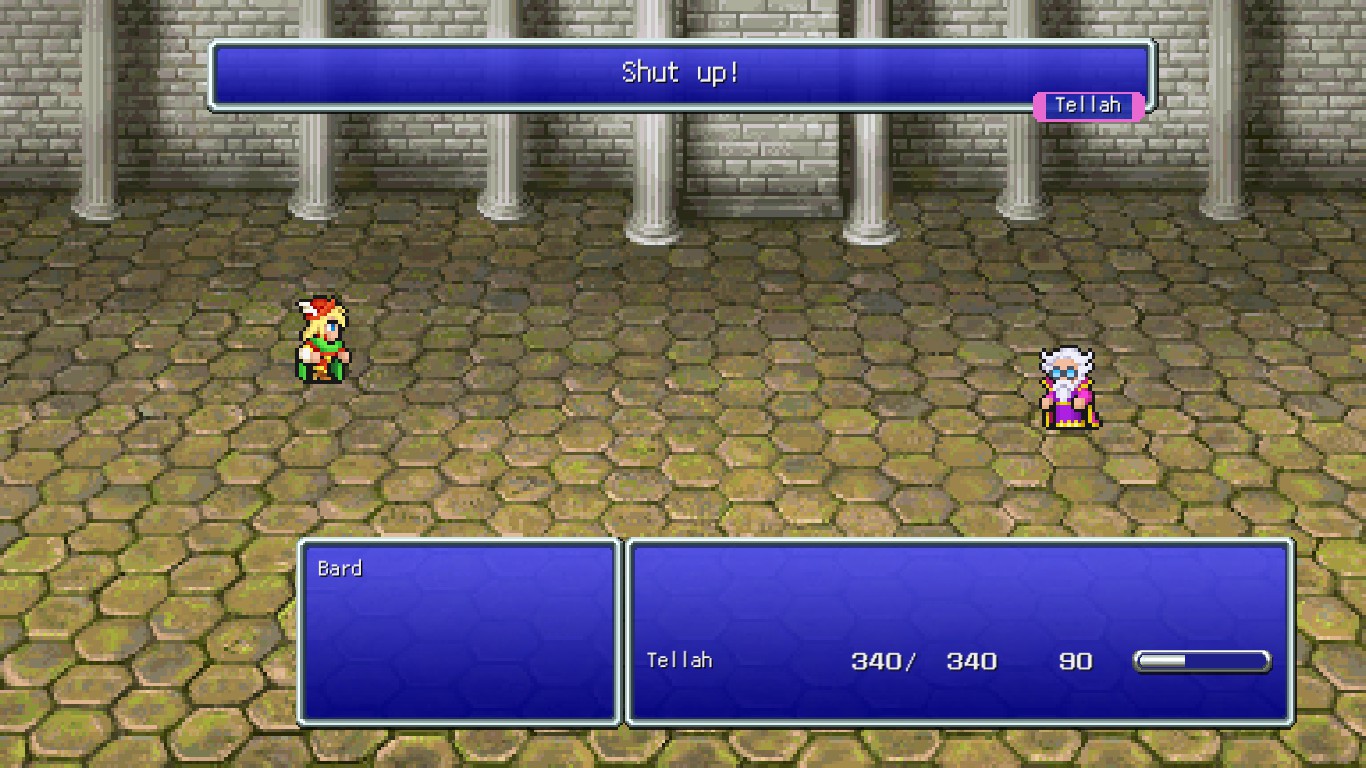Open the Bard action menu panel
The width and height of the screenshot is (1366, 768).
tap(457, 630)
